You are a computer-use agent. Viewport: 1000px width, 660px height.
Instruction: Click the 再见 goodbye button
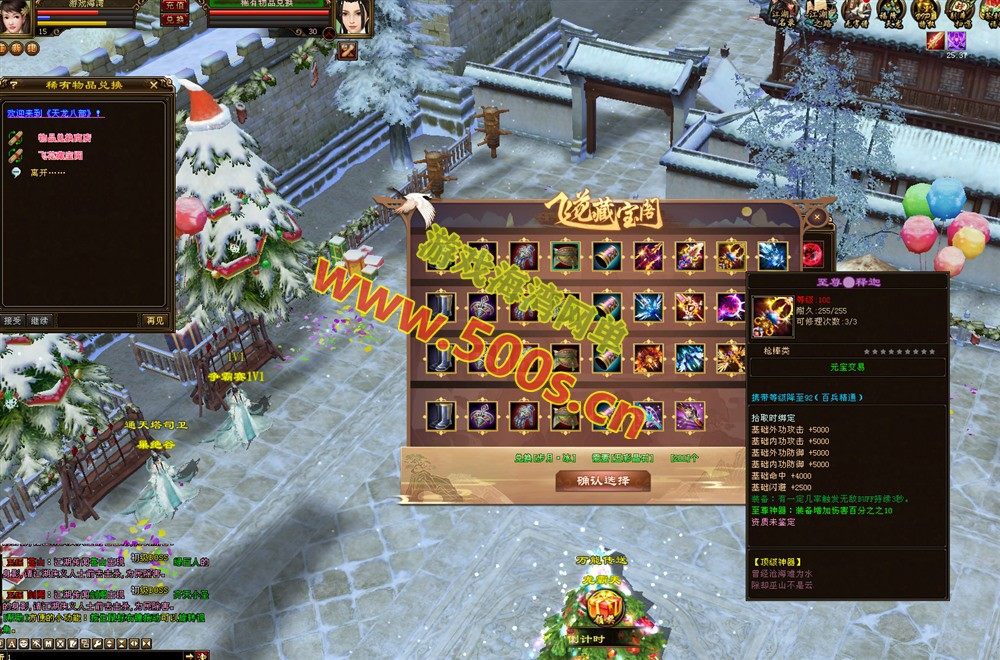pos(155,321)
